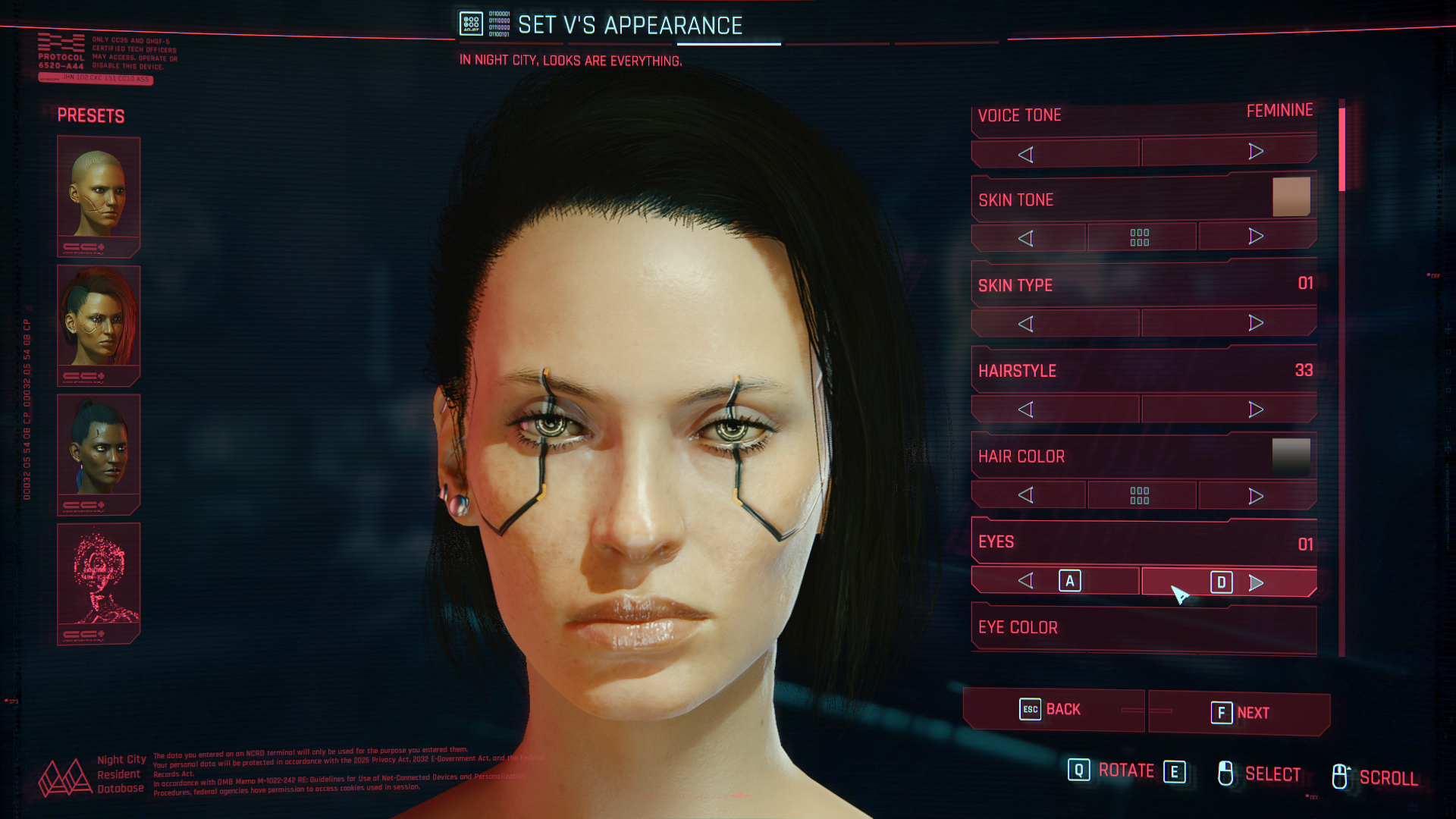The width and height of the screenshot is (1456, 819).
Task: Choose the red-haired preset thumbnail
Action: 99,324
